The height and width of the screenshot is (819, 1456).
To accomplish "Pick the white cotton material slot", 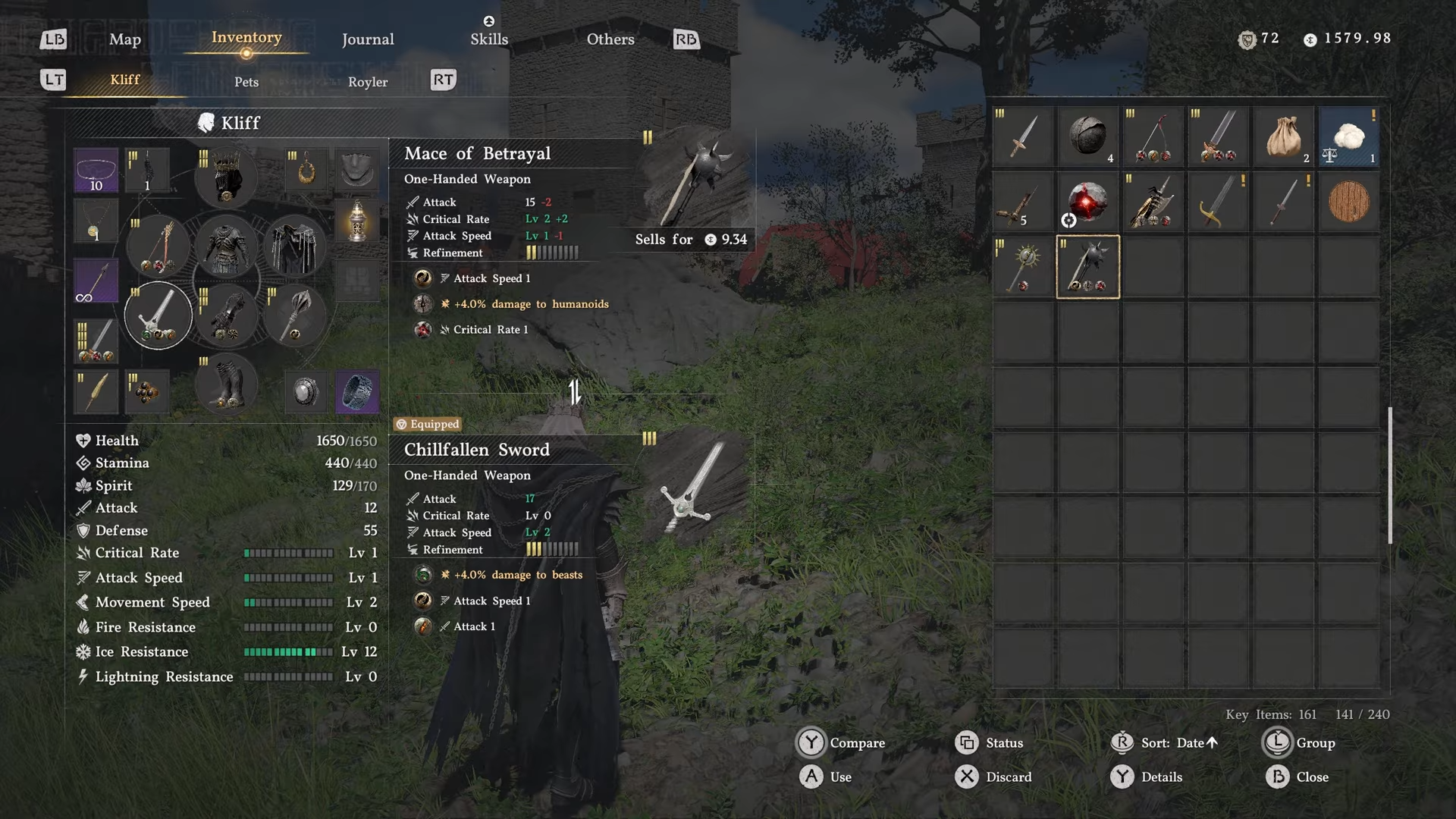I will coord(1349,137).
